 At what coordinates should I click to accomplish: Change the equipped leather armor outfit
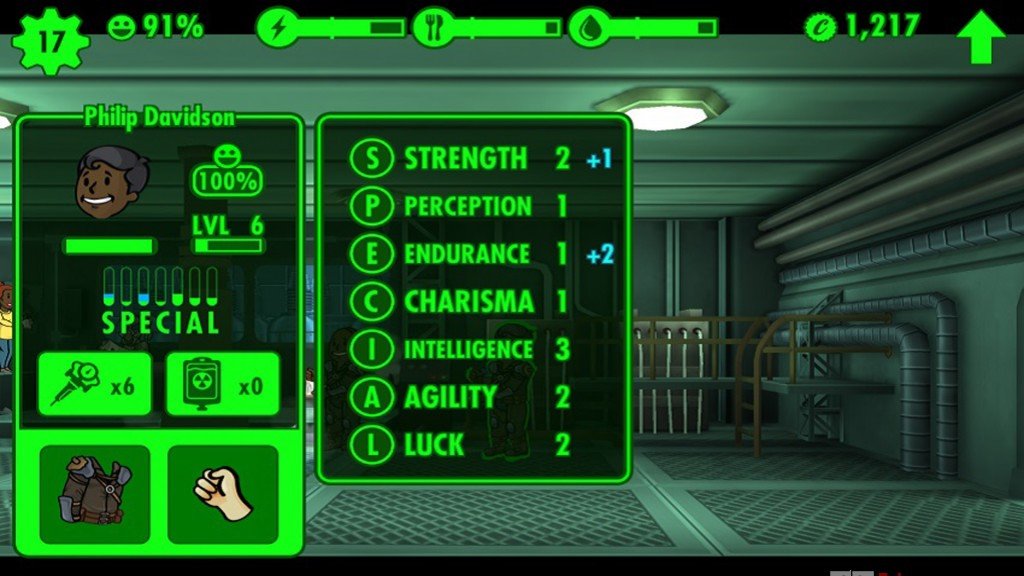pyautogui.click(x=95, y=494)
